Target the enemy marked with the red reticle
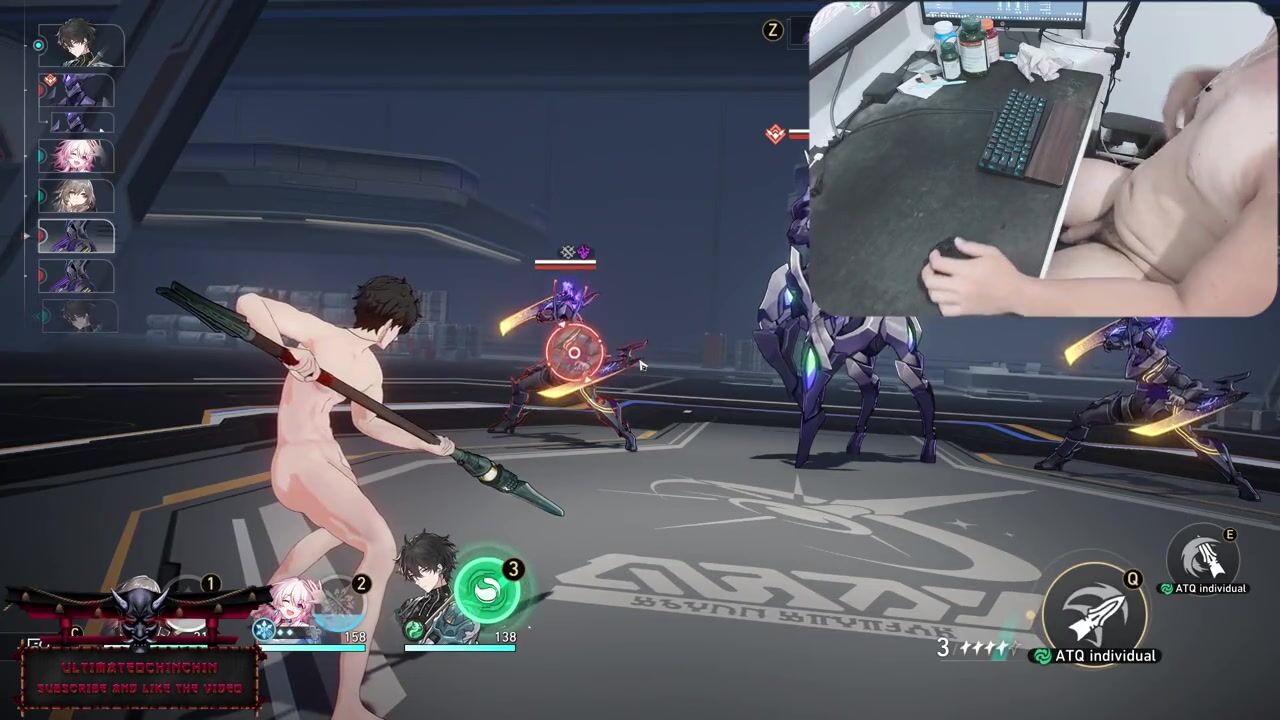Viewport: 1280px width, 720px height. pos(574,352)
